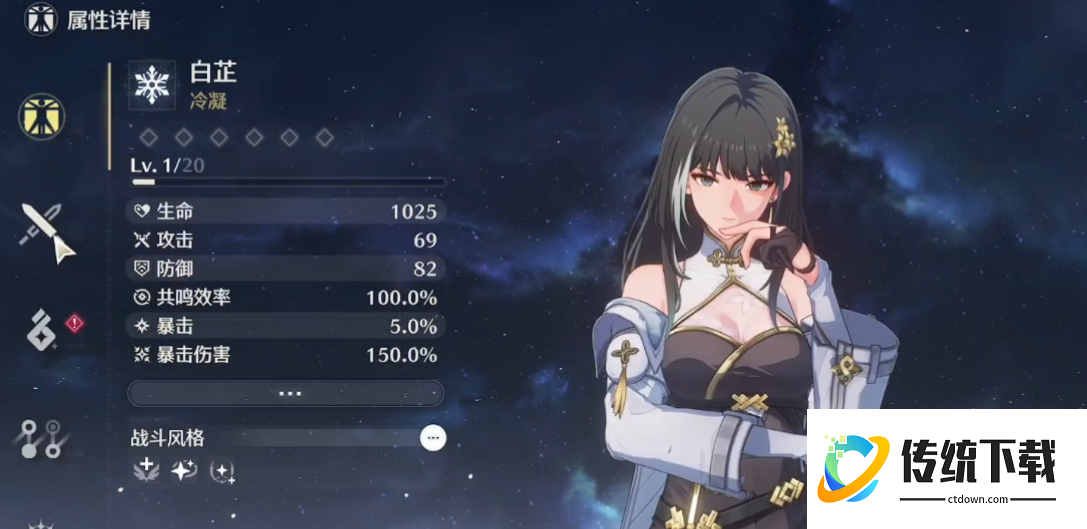View the 暴击 crit rate row
The image size is (1087, 529).
click(x=285, y=326)
